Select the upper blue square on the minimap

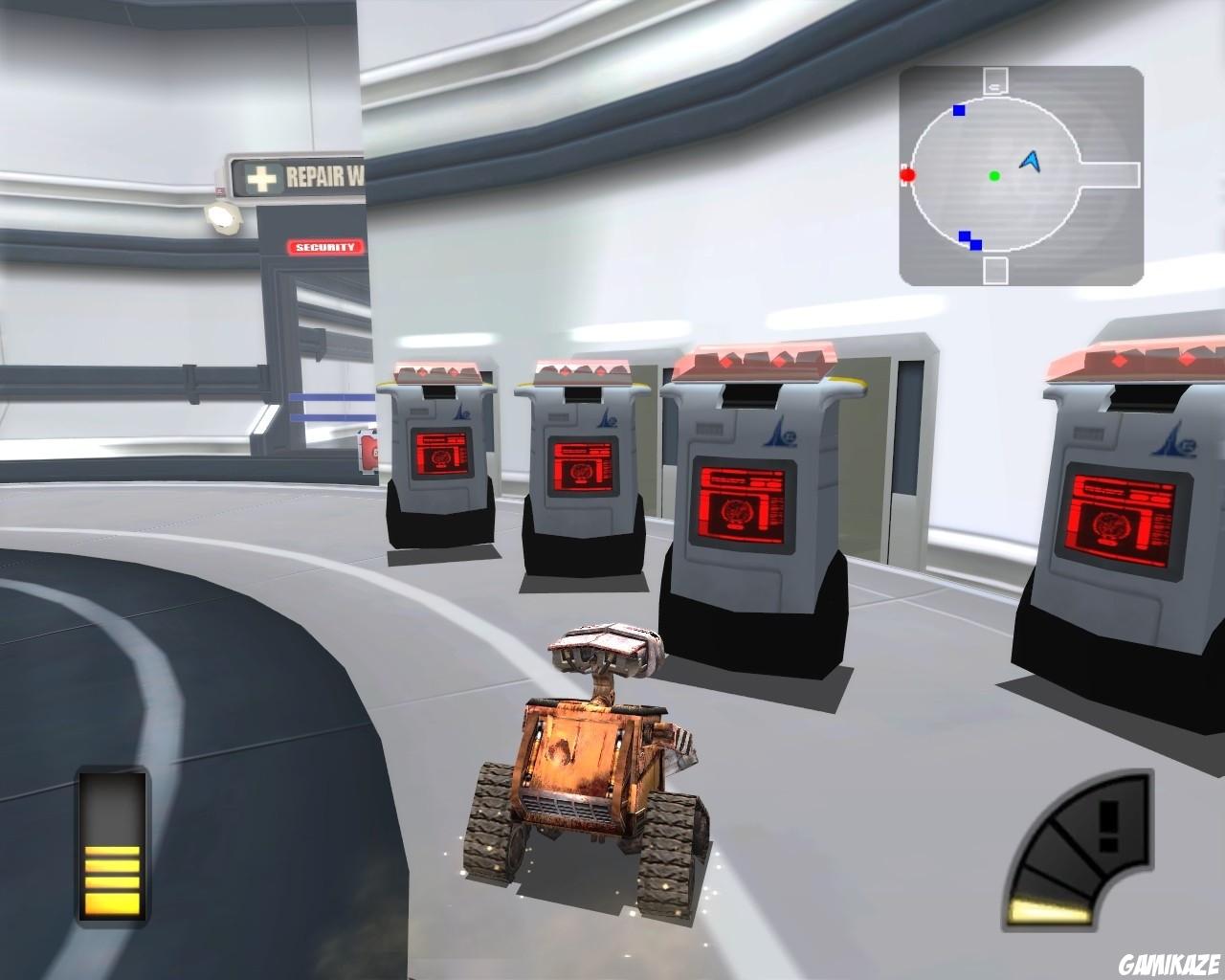click(957, 110)
